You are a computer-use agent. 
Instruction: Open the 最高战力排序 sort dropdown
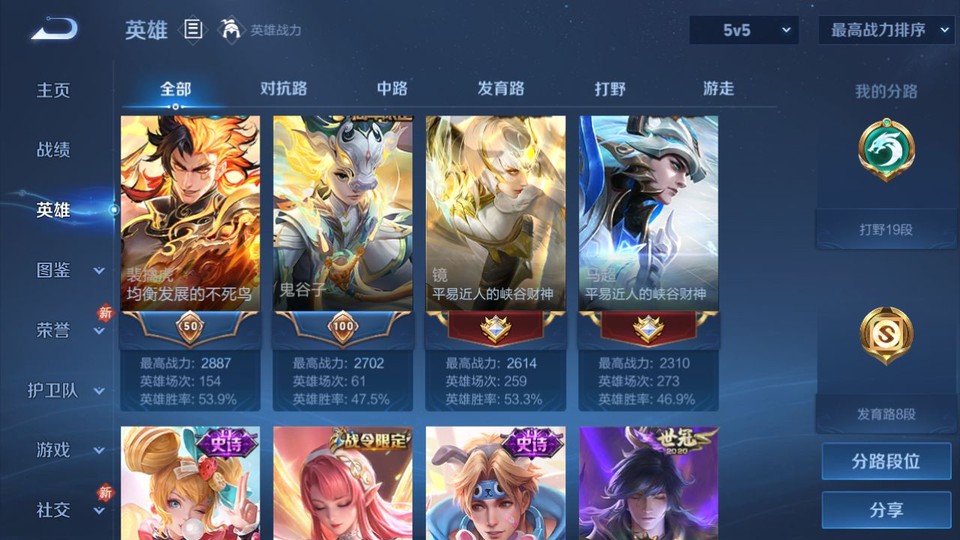(886, 30)
